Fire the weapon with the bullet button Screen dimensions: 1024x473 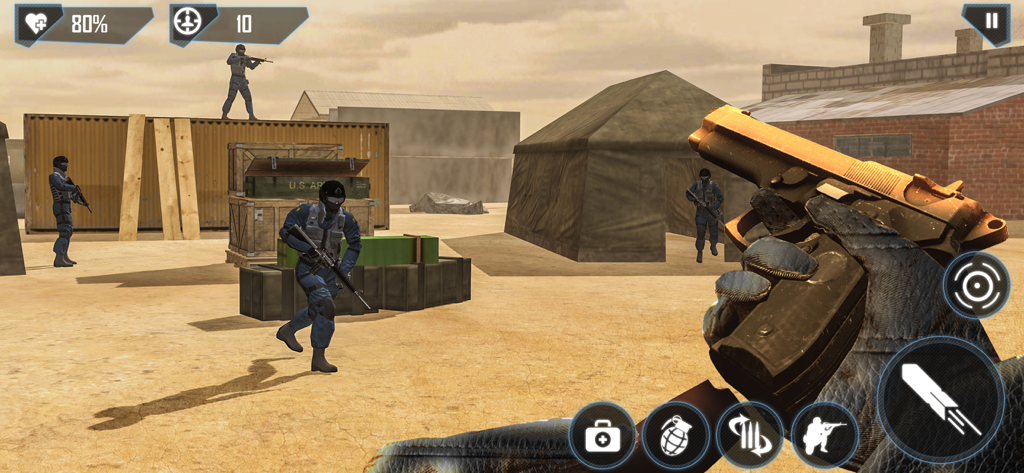point(940,399)
